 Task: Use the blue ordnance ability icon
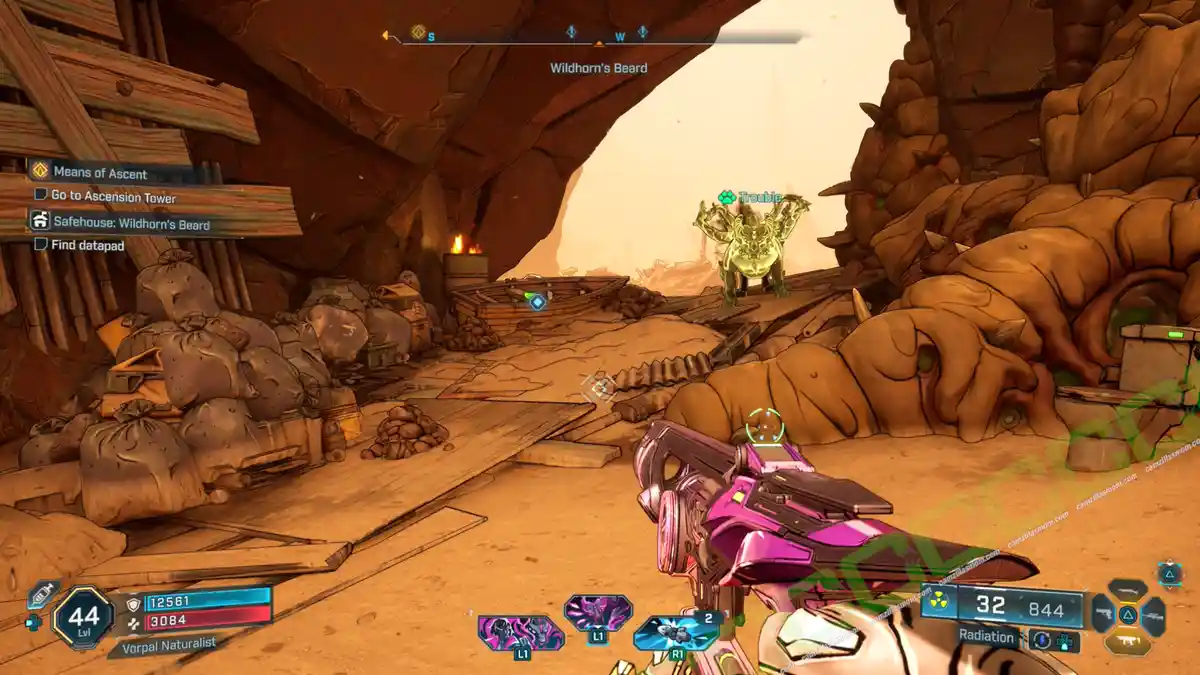click(675, 632)
